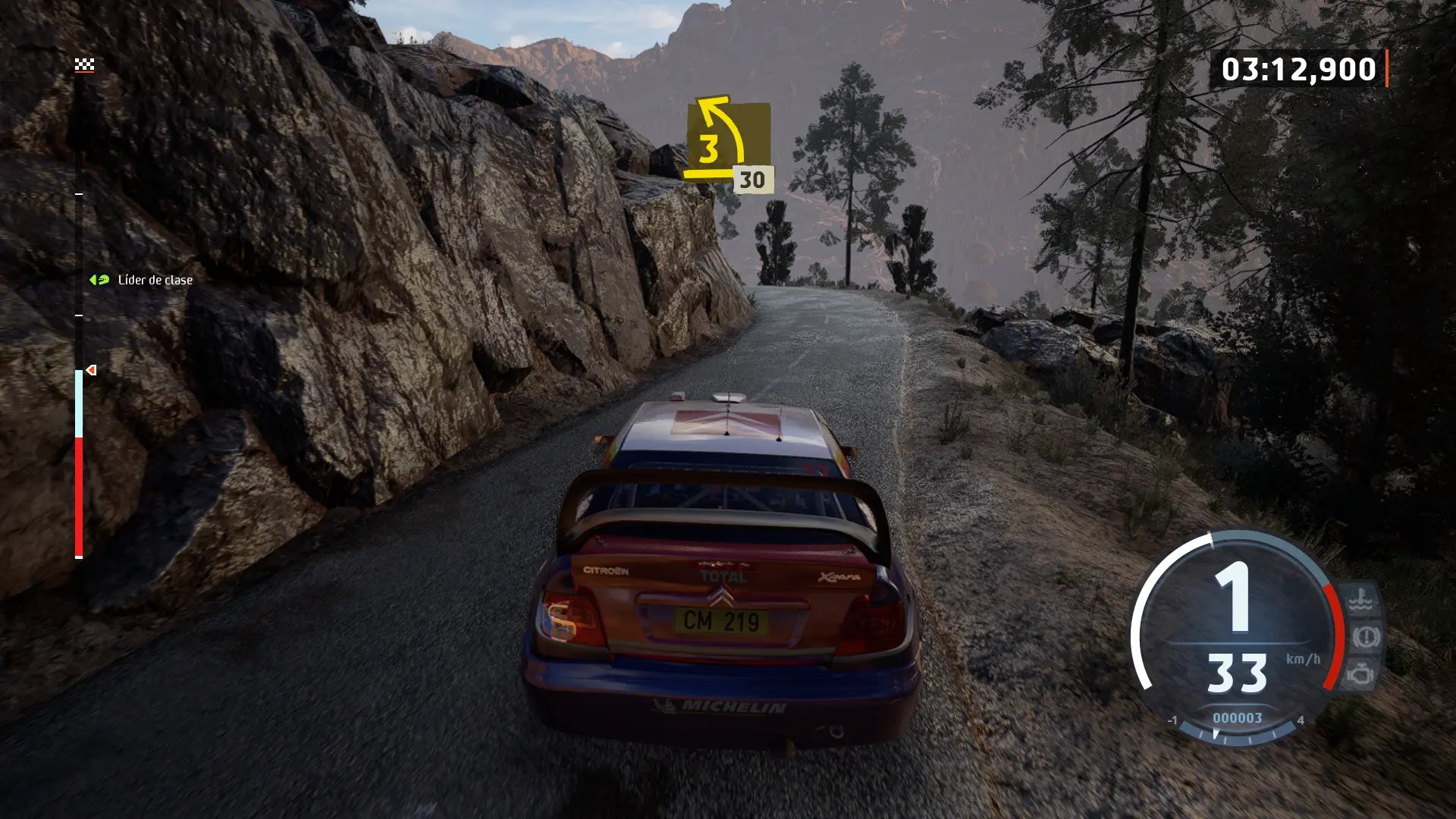This screenshot has height=819, width=1456.
Task: Select the engine warning indicator icon
Action: pyautogui.click(x=1360, y=673)
